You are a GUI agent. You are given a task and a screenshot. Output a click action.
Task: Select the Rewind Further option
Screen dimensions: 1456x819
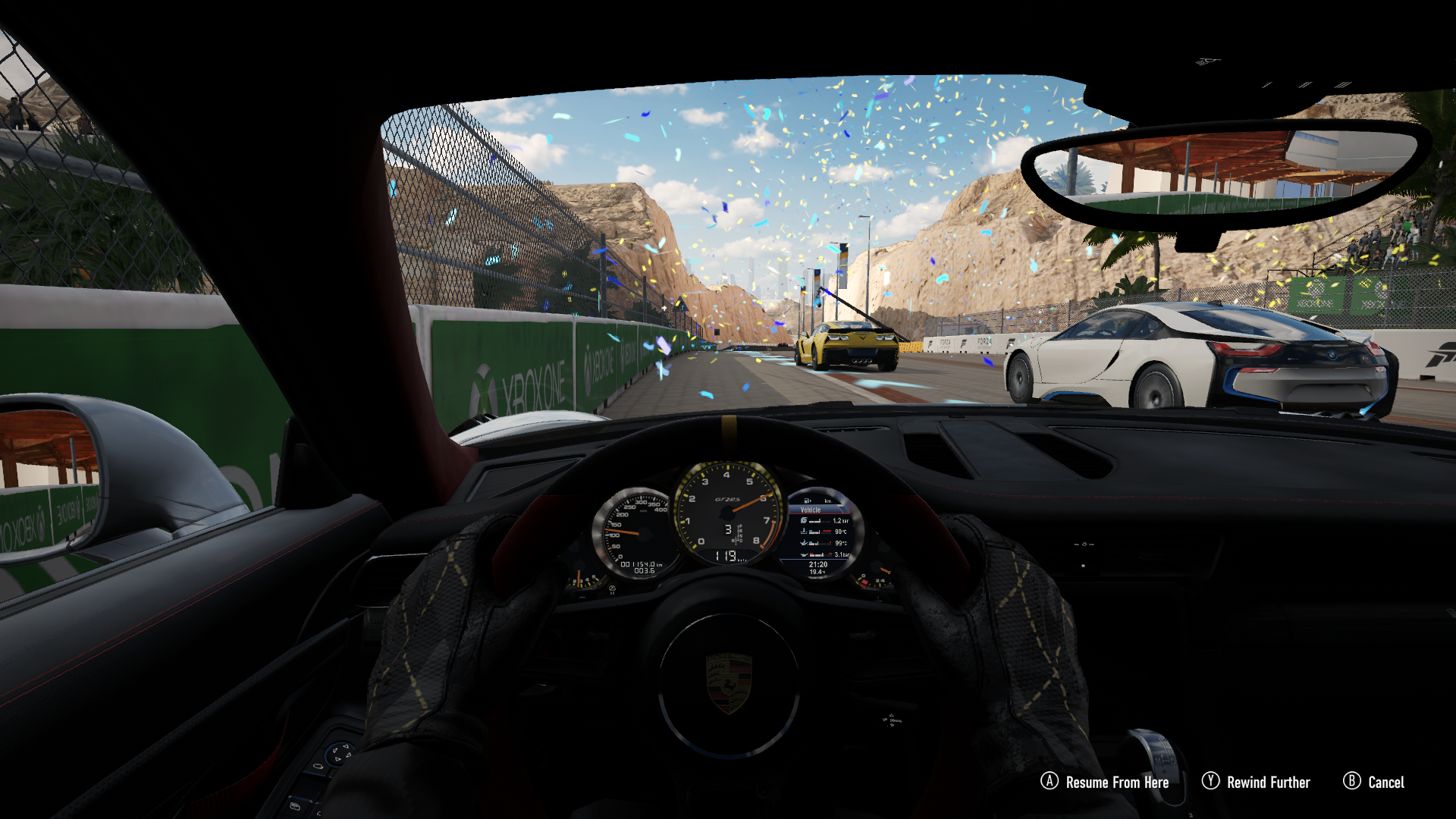point(1256,782)
